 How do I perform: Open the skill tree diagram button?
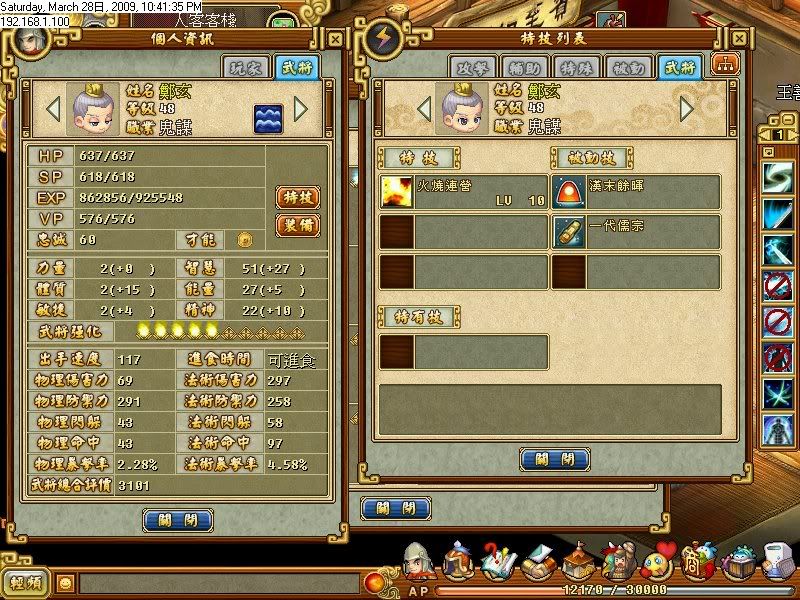pyautogui.click(x=722, y=66)
